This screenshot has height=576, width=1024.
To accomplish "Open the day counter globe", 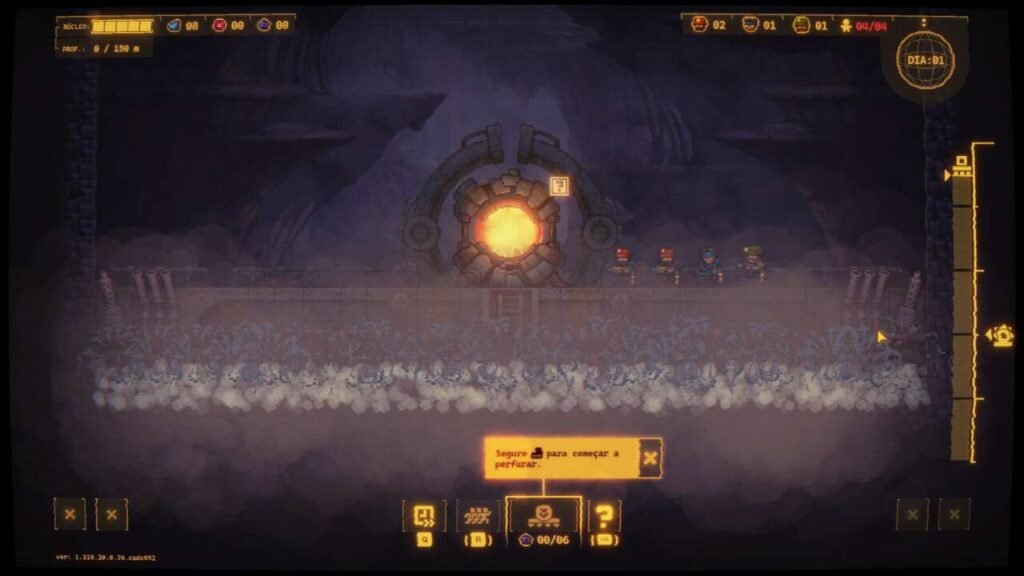I will point(924,60).
